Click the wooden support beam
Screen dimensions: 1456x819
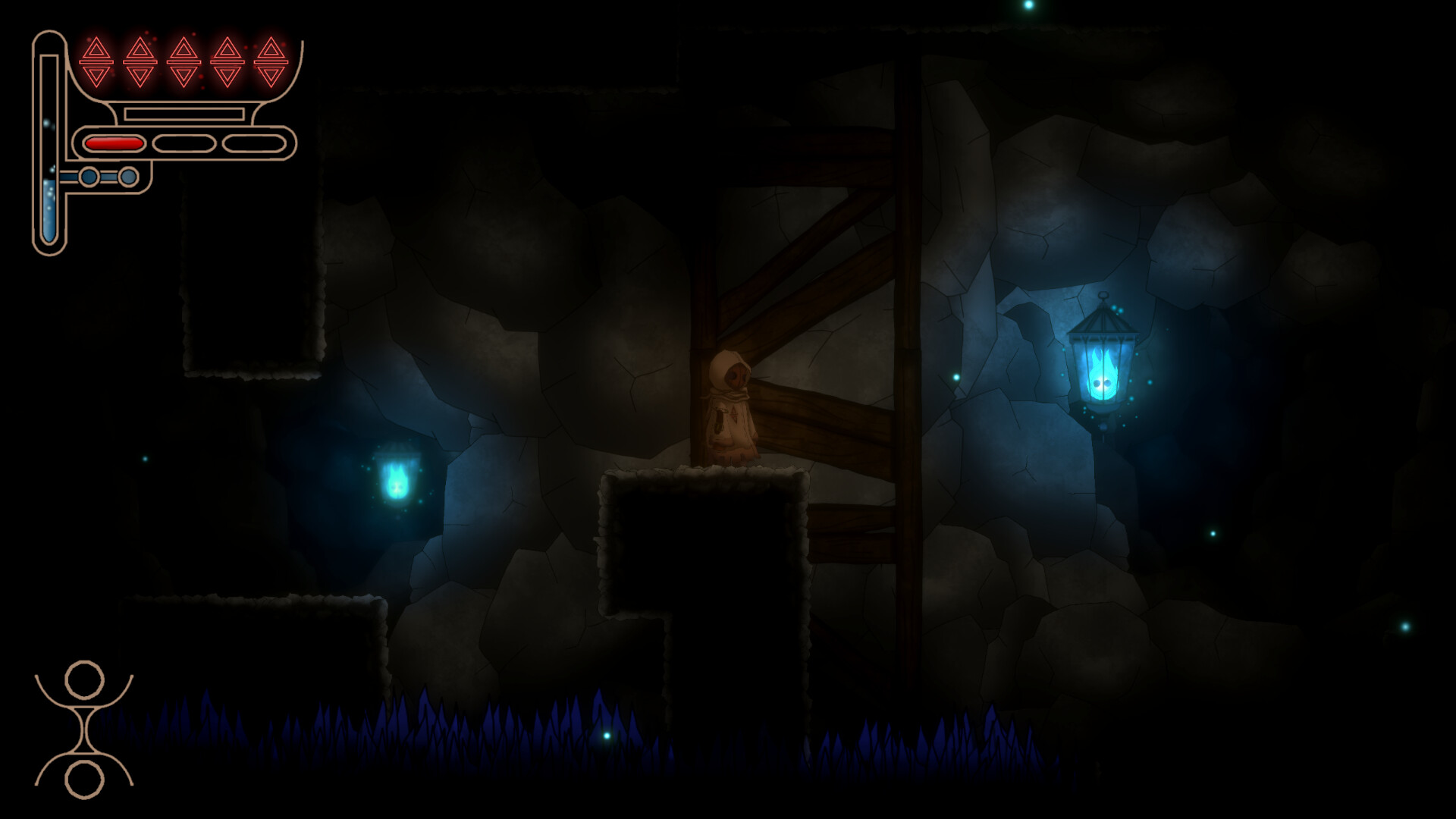point(902,303)
